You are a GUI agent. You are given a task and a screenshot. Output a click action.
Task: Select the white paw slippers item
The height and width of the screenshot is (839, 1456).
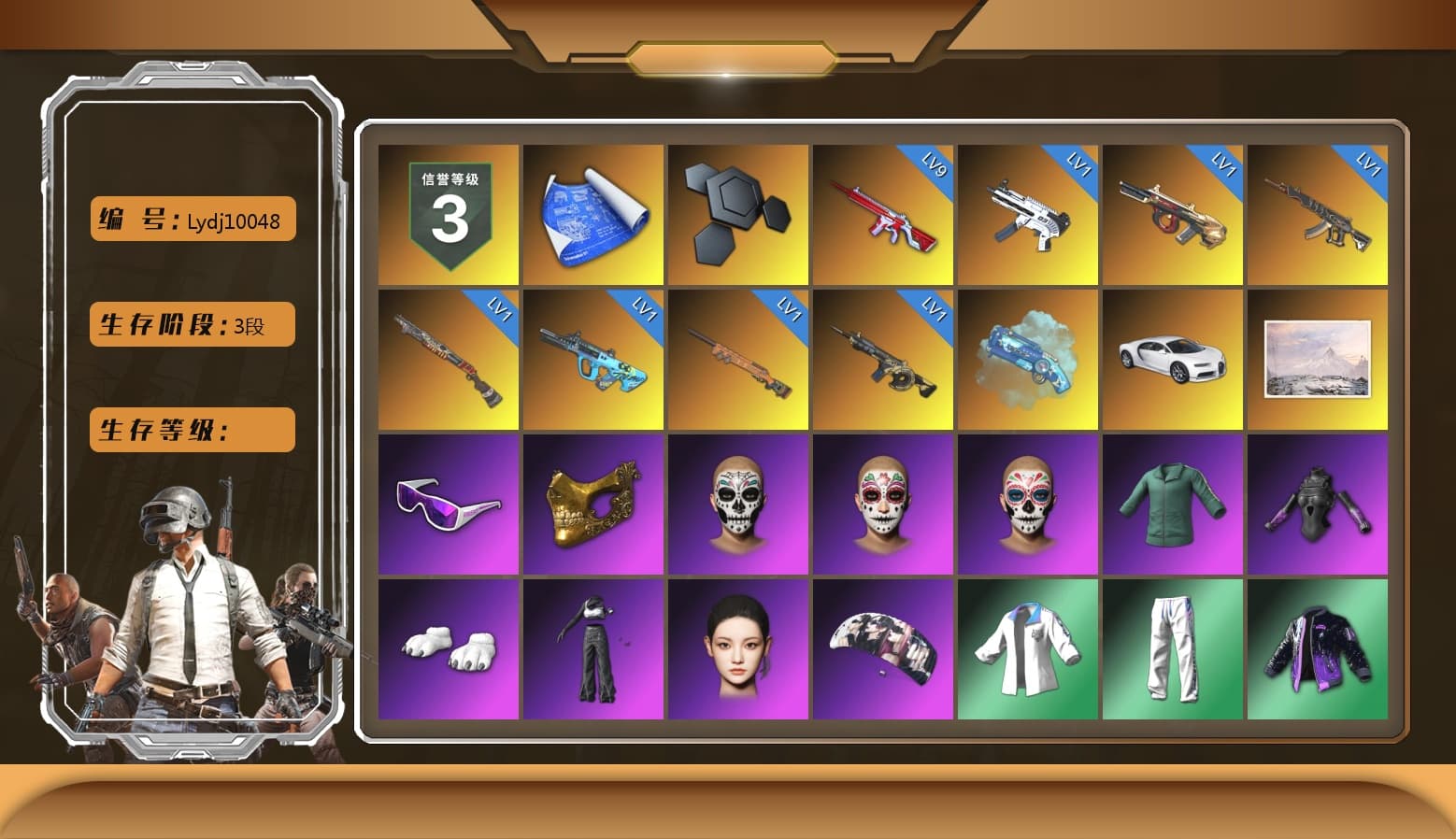click(x=447, y=647)
